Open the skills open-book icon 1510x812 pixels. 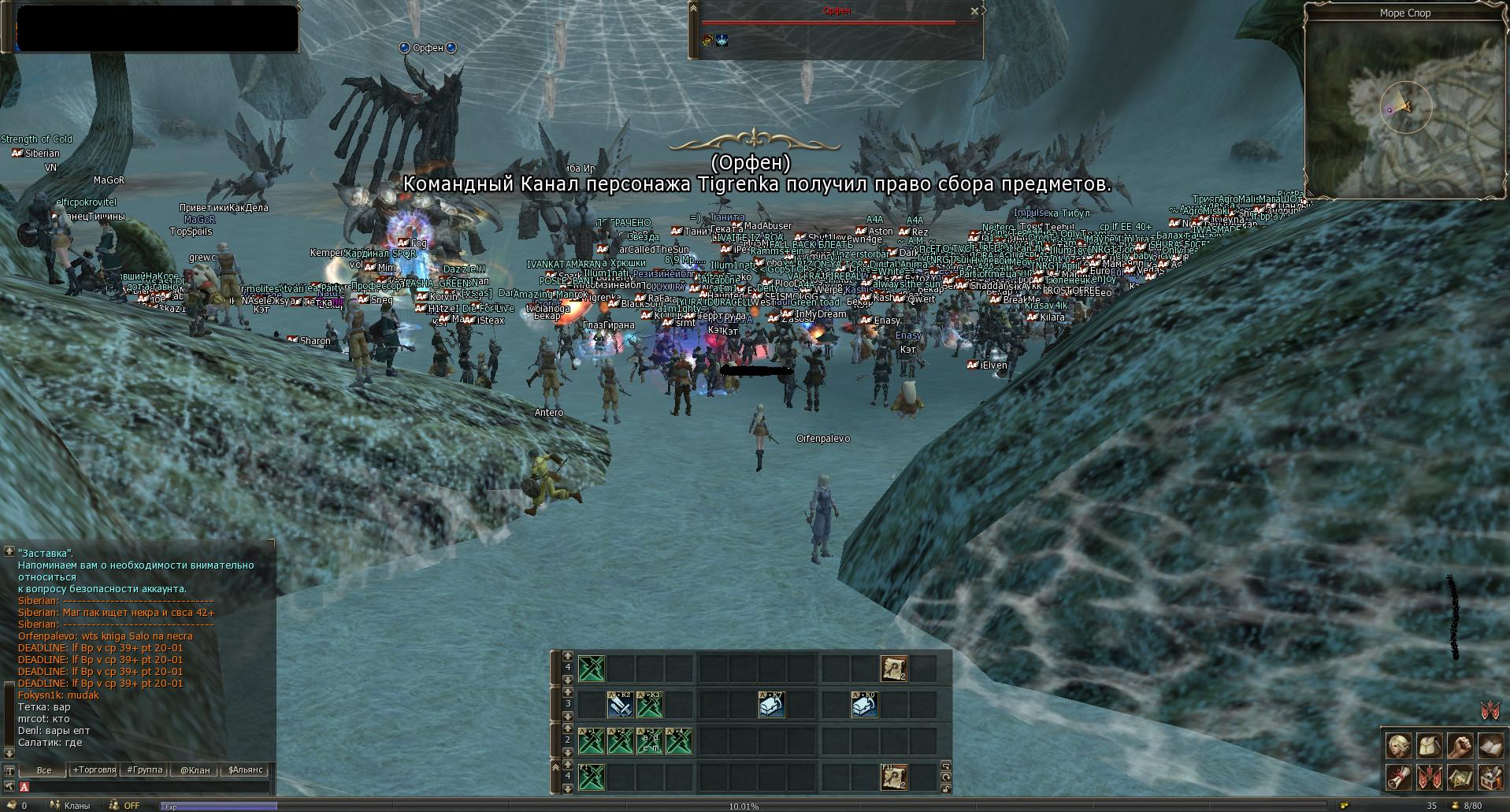(x=1490, y=746)
